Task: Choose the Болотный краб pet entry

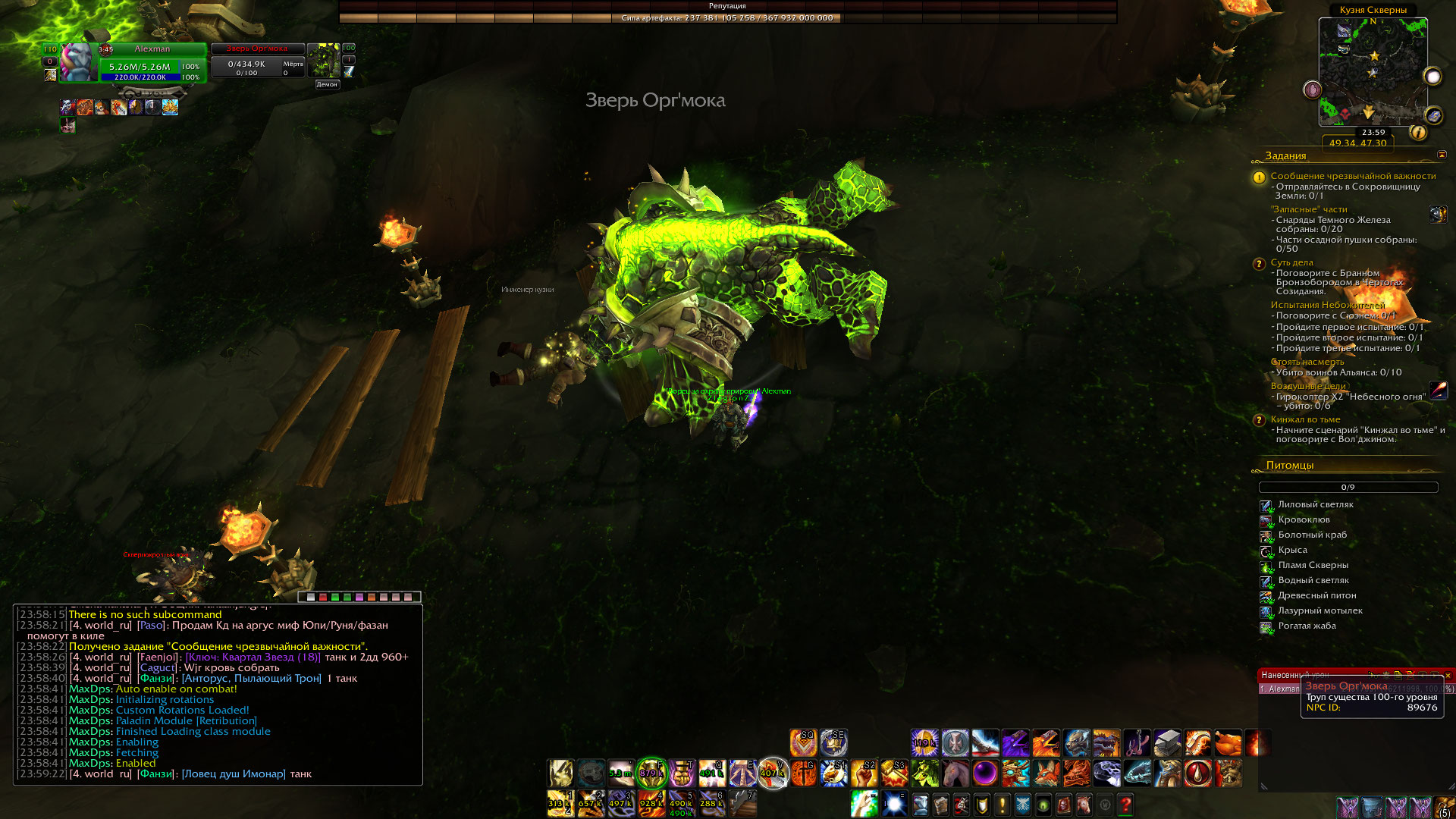Action: (x=1312, y=535)
